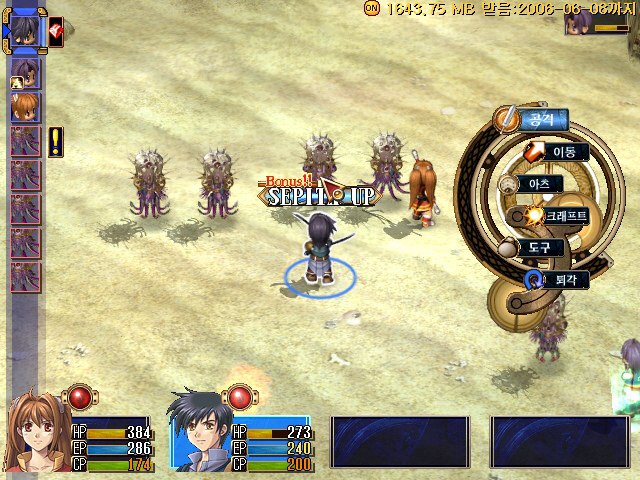Click the active turn portrait atop the order bar

tap(25, 31)
